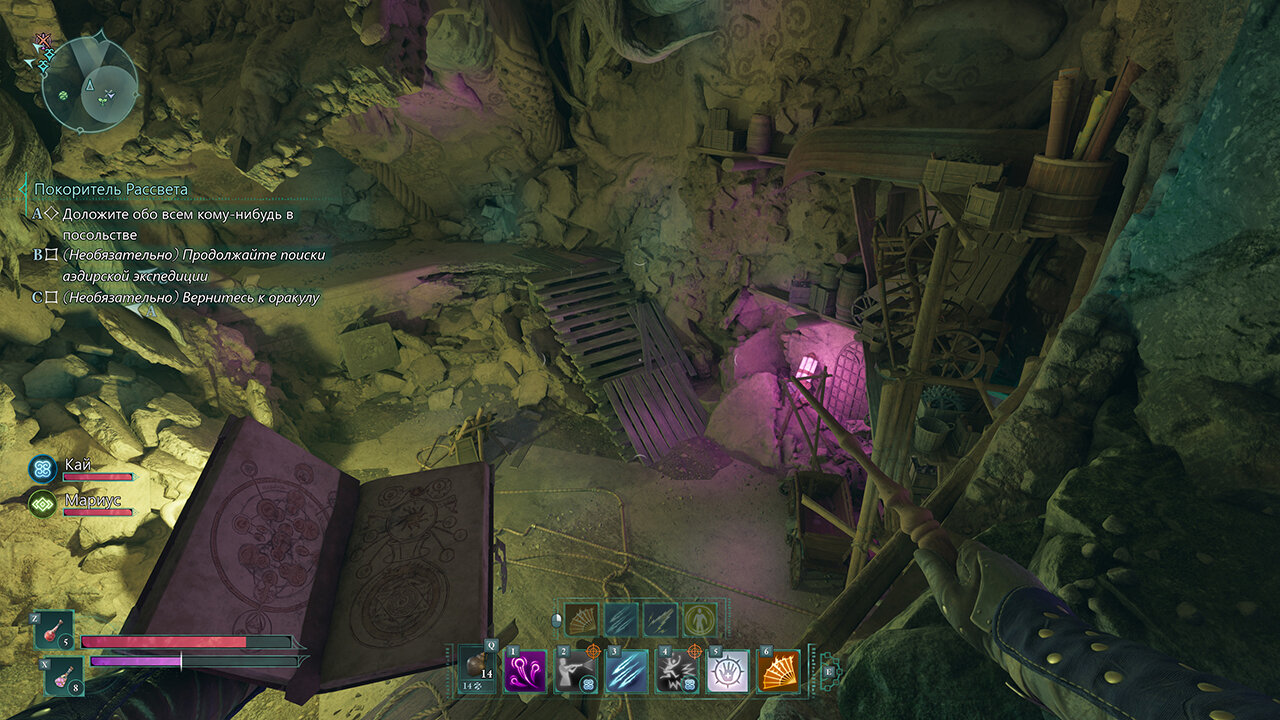Cast the blue ice shards spell

pyautogui.click(x=627, y=670)
